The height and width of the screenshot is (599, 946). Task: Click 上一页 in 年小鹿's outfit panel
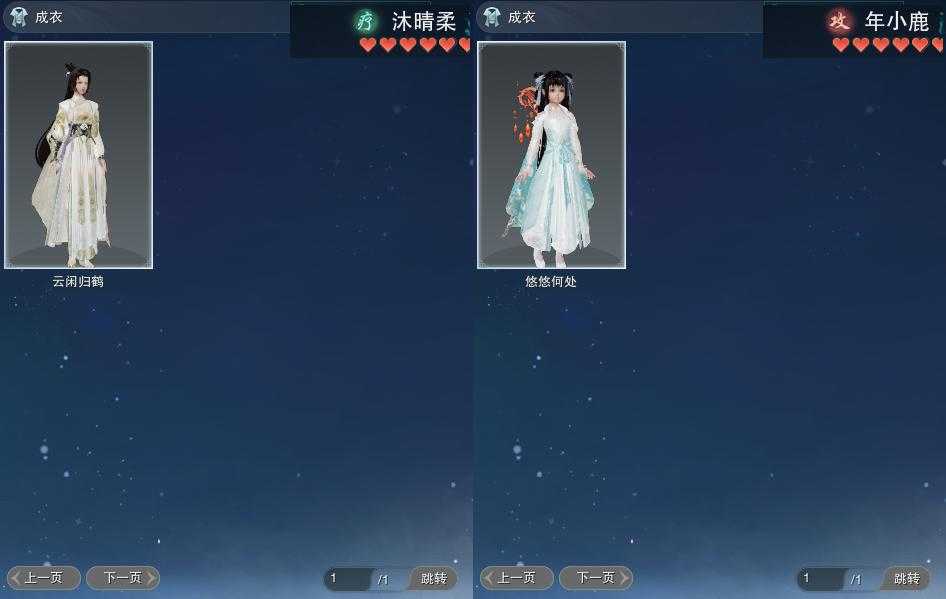pos(517,578)
